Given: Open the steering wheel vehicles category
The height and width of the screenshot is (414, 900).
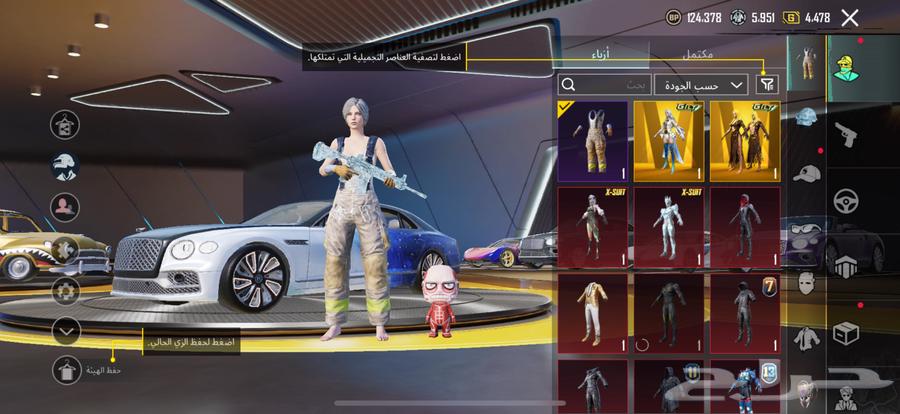Looking at the screenshot, I should pos(844,199).
